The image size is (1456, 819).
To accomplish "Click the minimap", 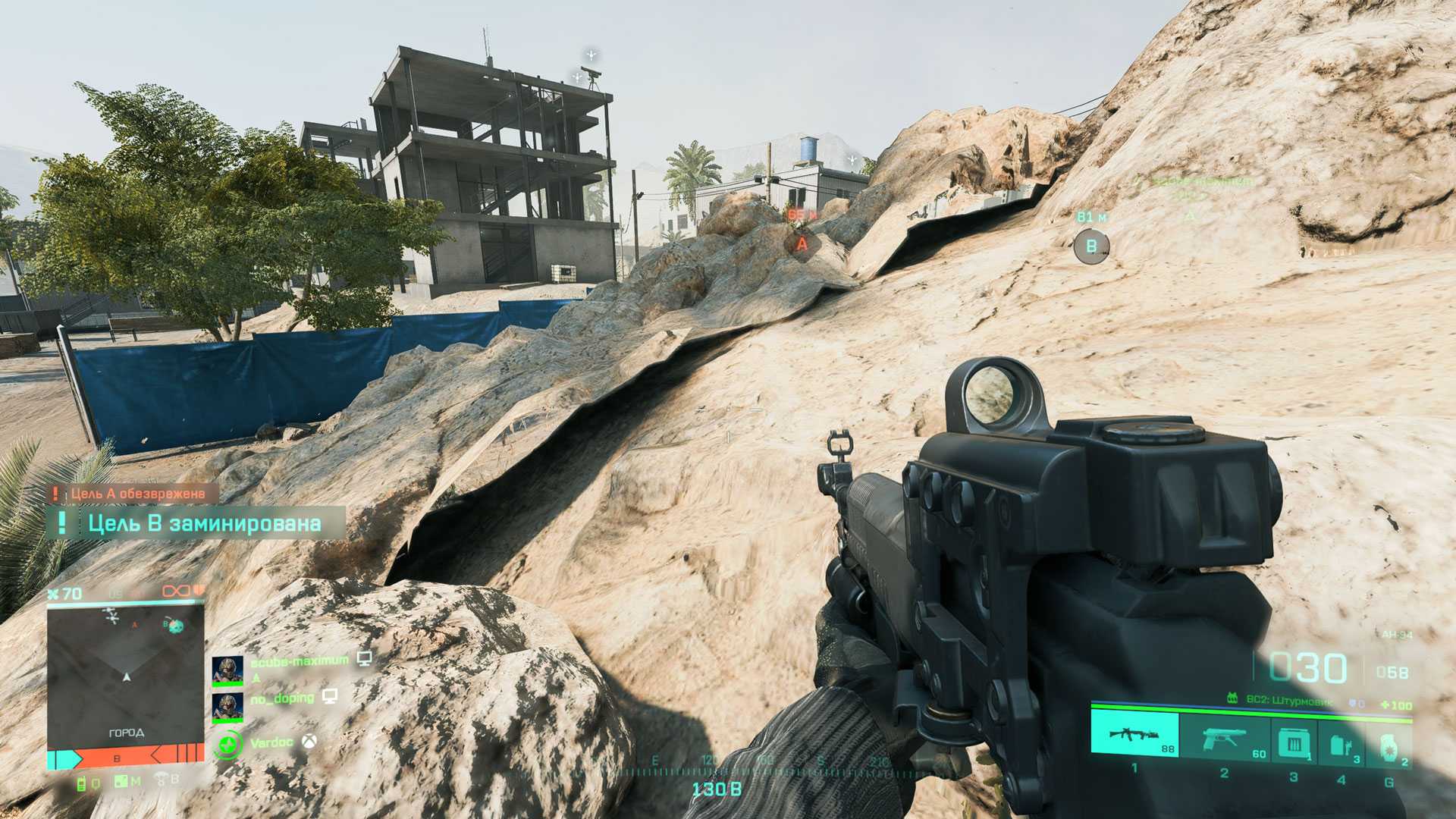I will click(126, 675).
